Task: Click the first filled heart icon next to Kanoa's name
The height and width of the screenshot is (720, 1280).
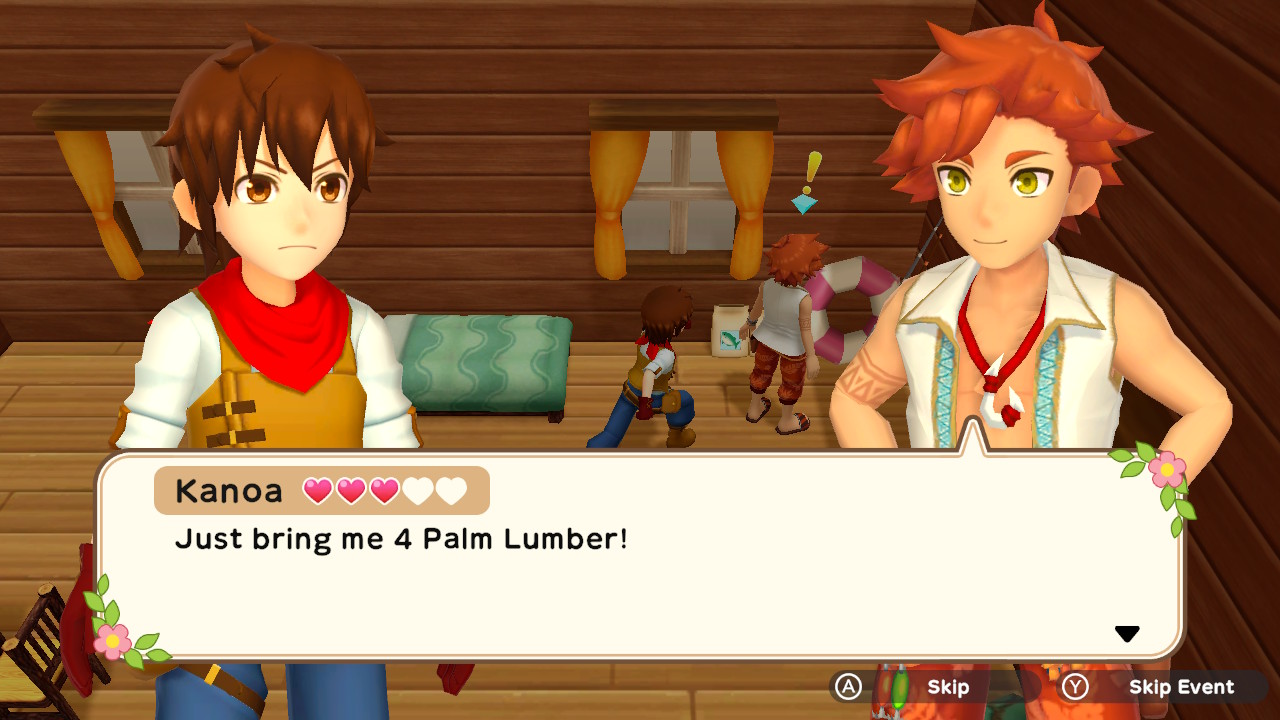Action: pyautogui.click(x=318, y=490)
